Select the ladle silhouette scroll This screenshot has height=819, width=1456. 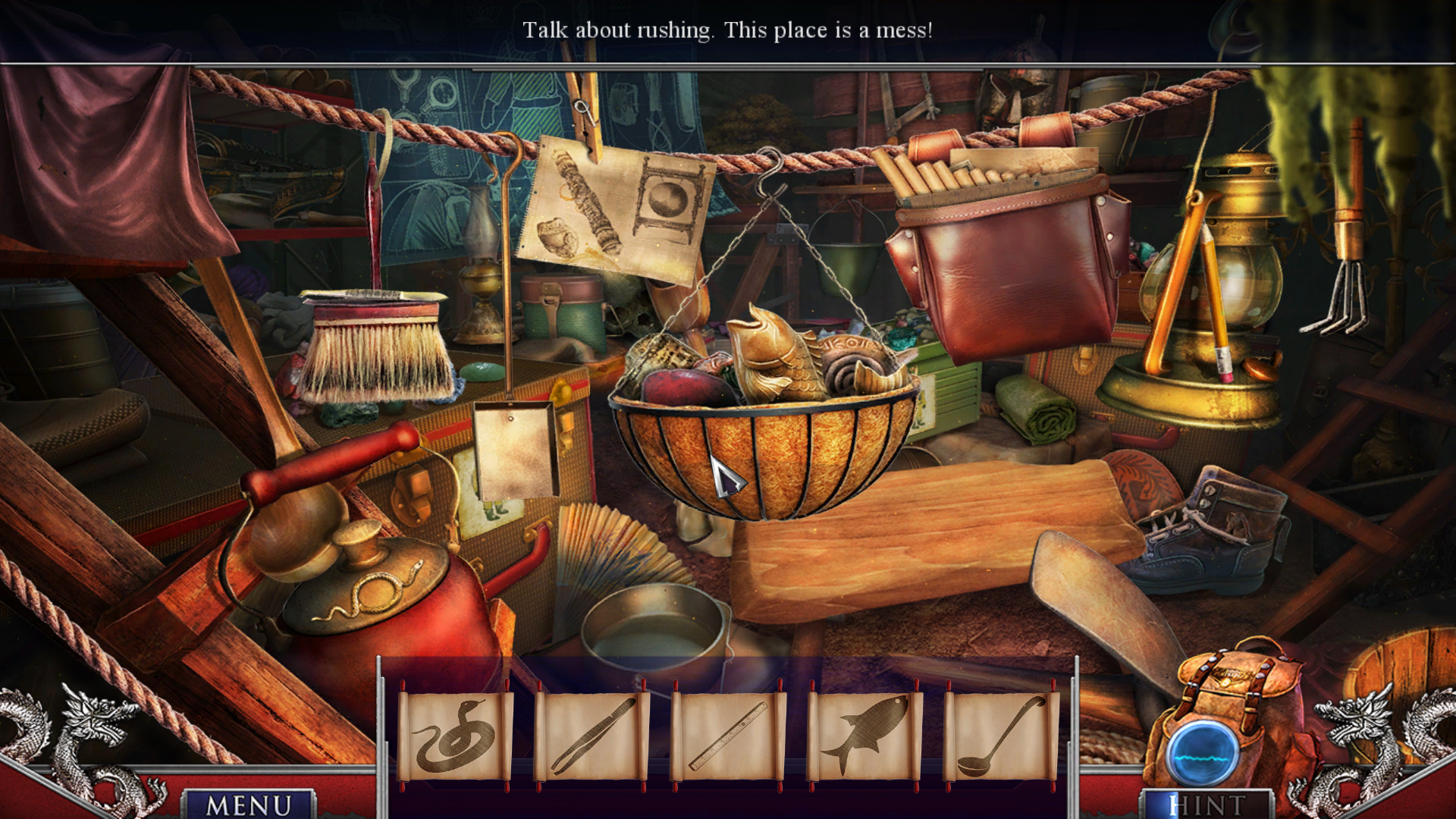point(1001,736)
